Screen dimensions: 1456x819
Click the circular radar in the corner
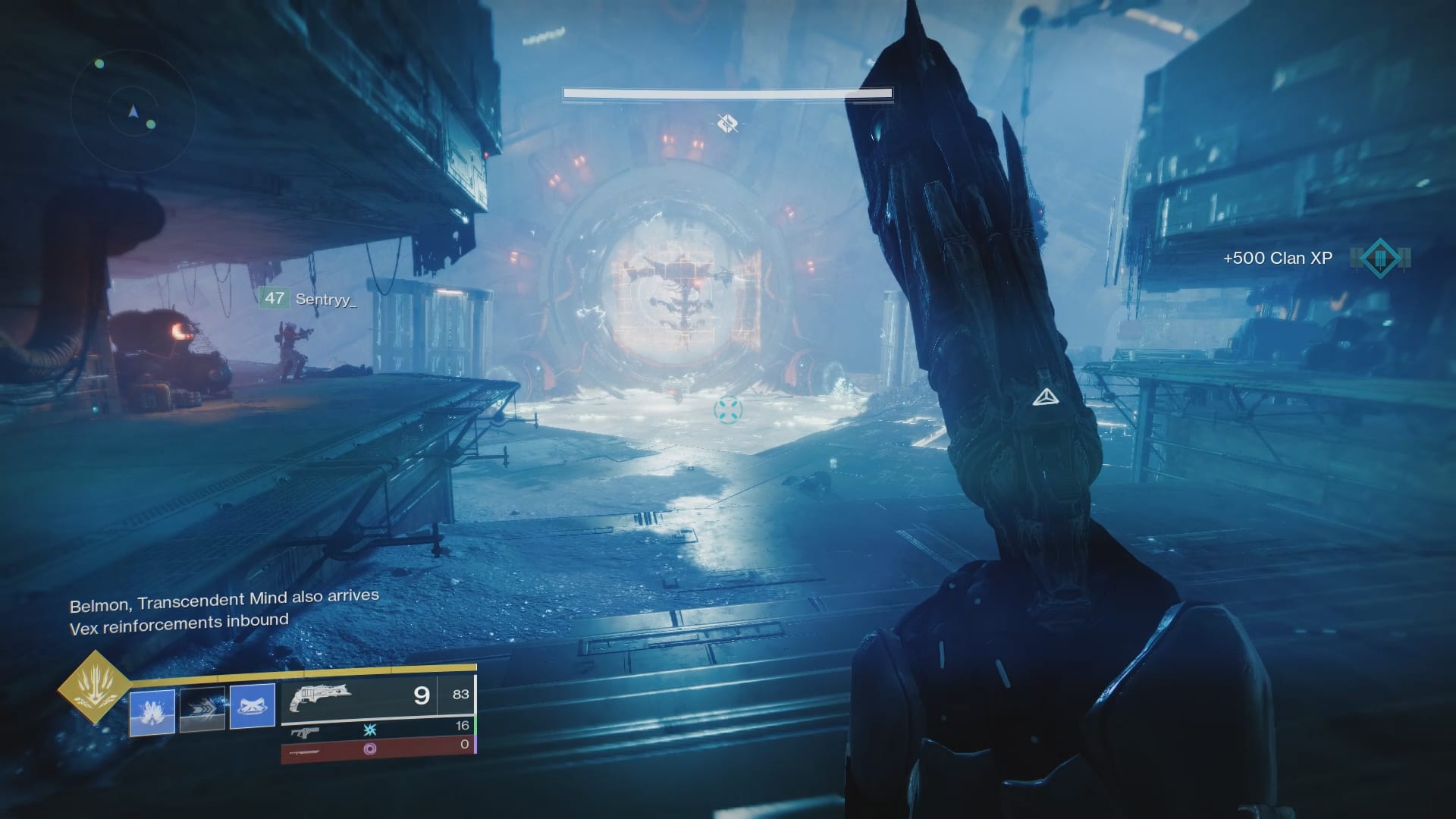[133, 112]
